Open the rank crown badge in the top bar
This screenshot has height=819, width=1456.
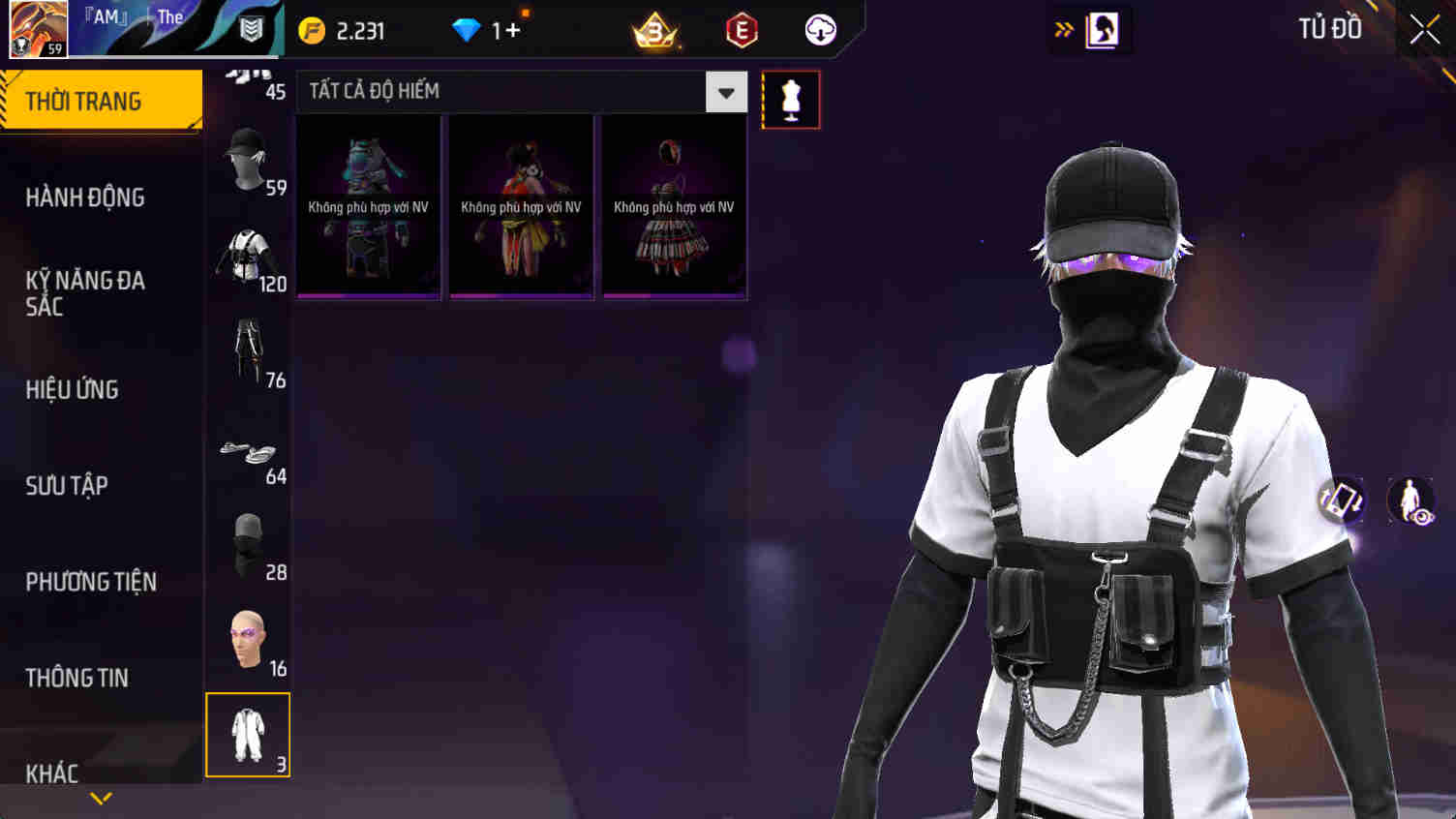(654, 30)
